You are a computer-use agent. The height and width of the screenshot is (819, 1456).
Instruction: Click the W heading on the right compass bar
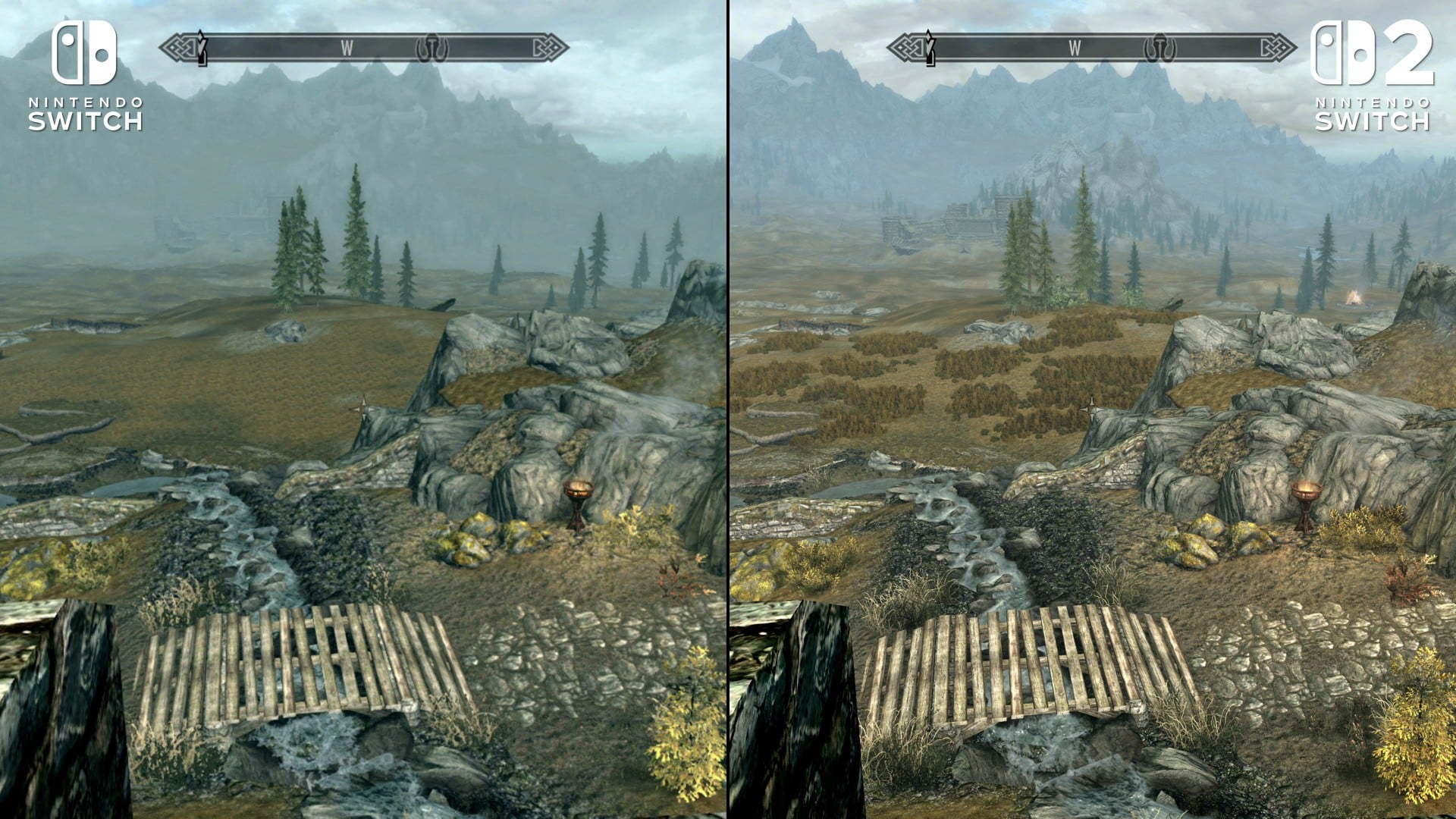tap(1074, 48)
